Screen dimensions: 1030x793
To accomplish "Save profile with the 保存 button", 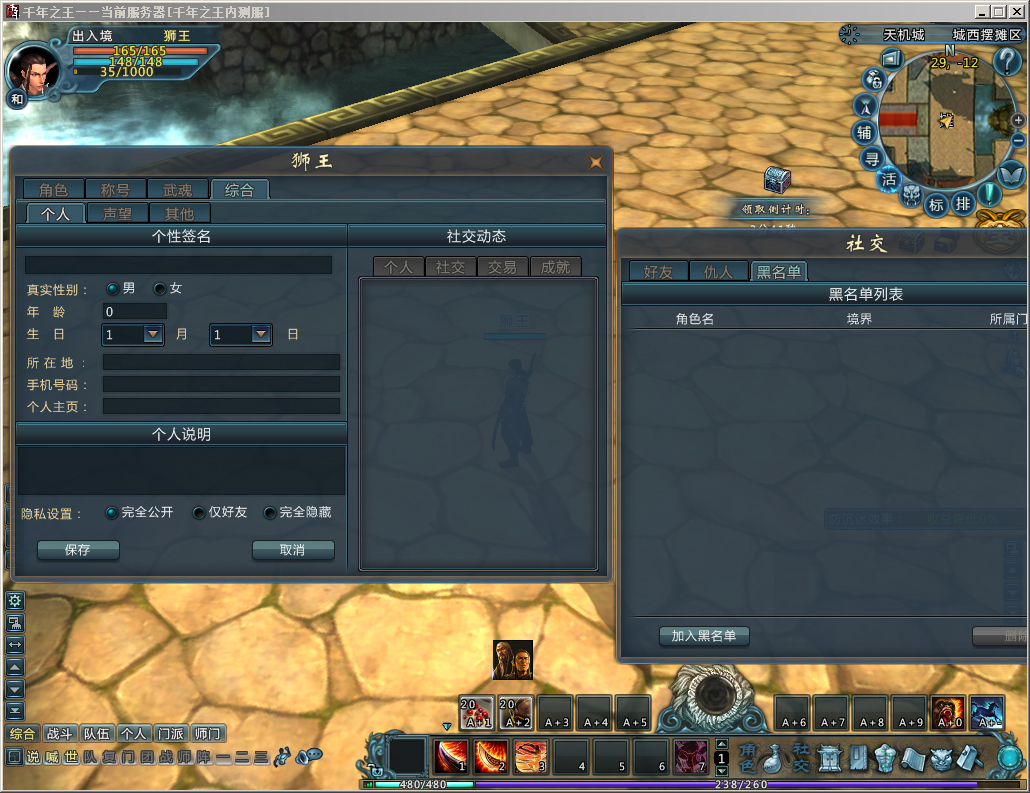I will [x=78, y=550].
